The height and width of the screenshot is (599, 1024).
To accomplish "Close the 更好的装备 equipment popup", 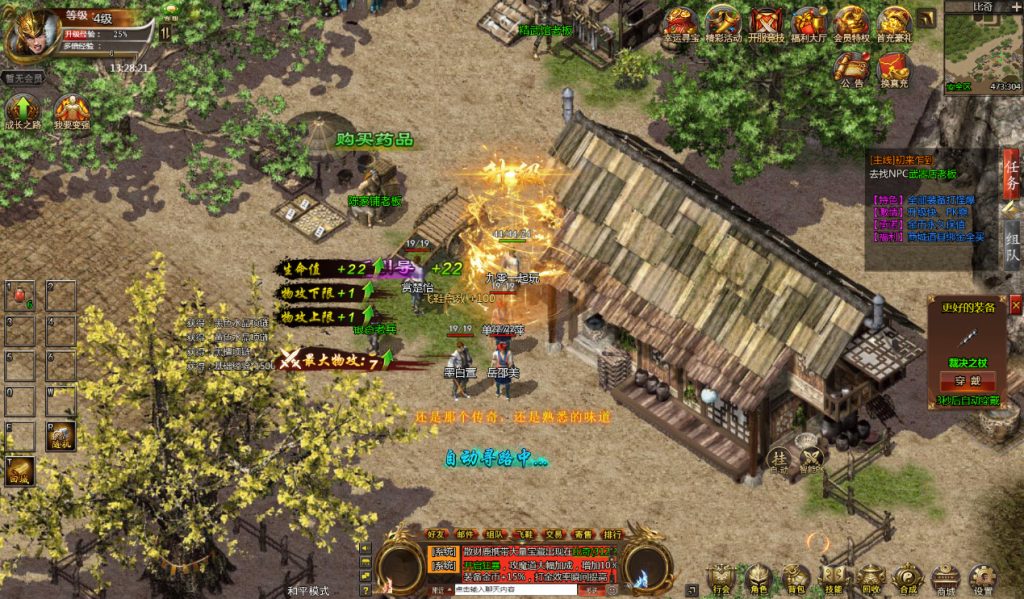I will 1016,306.
